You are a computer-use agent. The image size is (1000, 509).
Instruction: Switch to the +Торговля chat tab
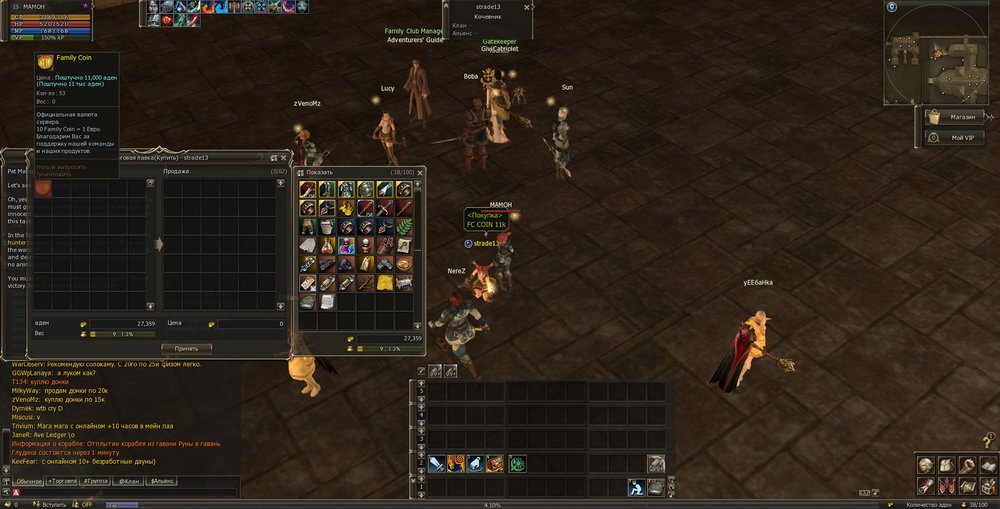click(x=62, y=481)
